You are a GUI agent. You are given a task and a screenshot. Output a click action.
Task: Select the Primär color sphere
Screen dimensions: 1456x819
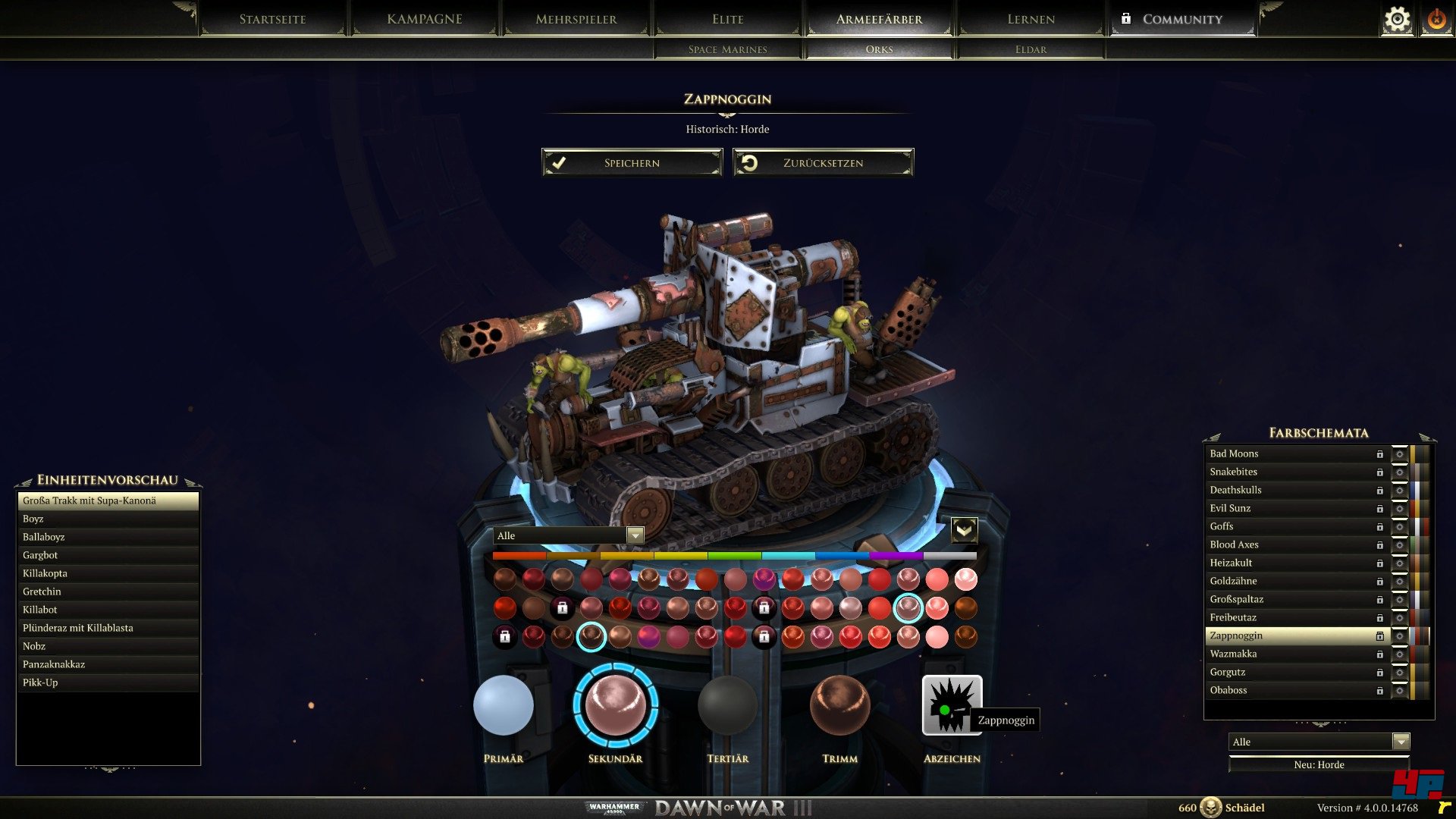pyautogui.click(x=504, y=705)
